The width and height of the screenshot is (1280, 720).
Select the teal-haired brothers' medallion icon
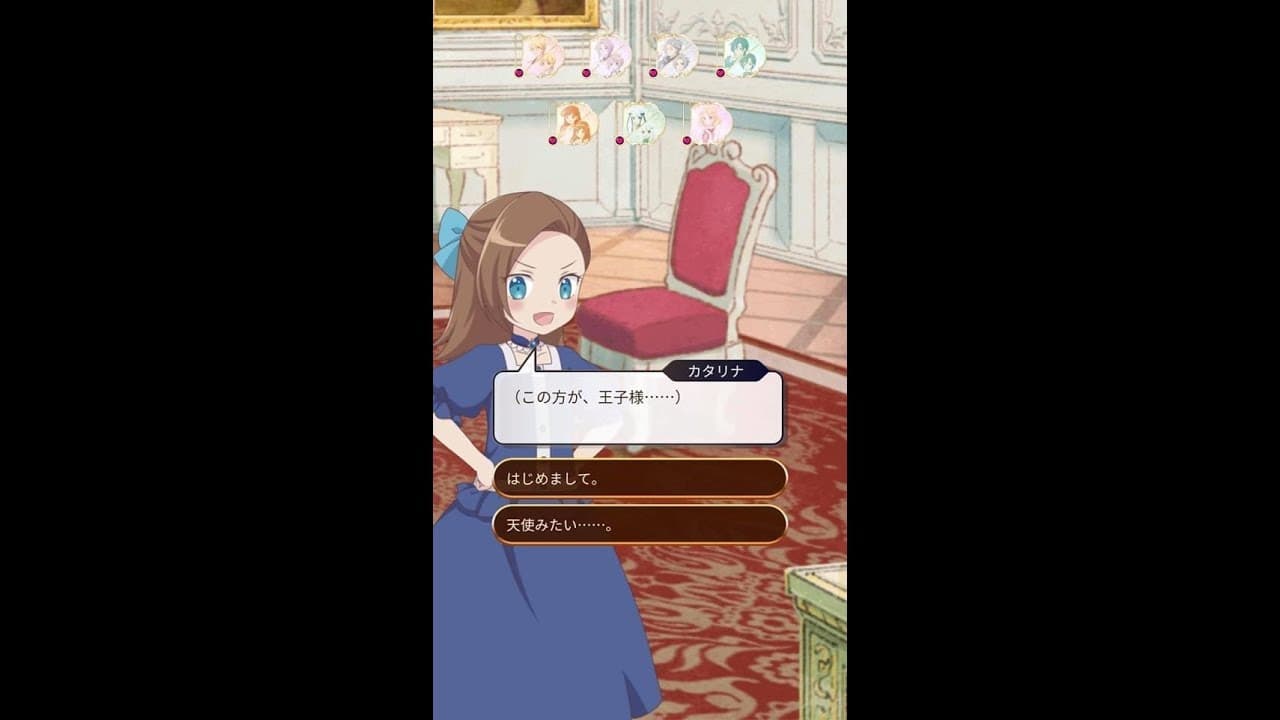pyautogui.click(x=744, y=55)
